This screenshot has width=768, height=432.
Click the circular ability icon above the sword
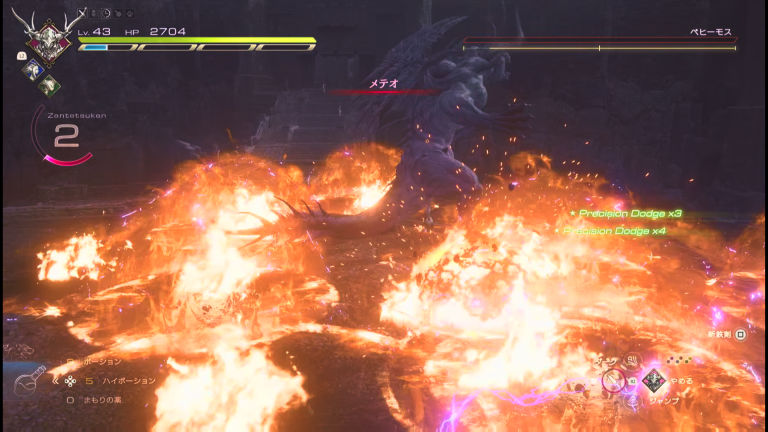point(632,360)
